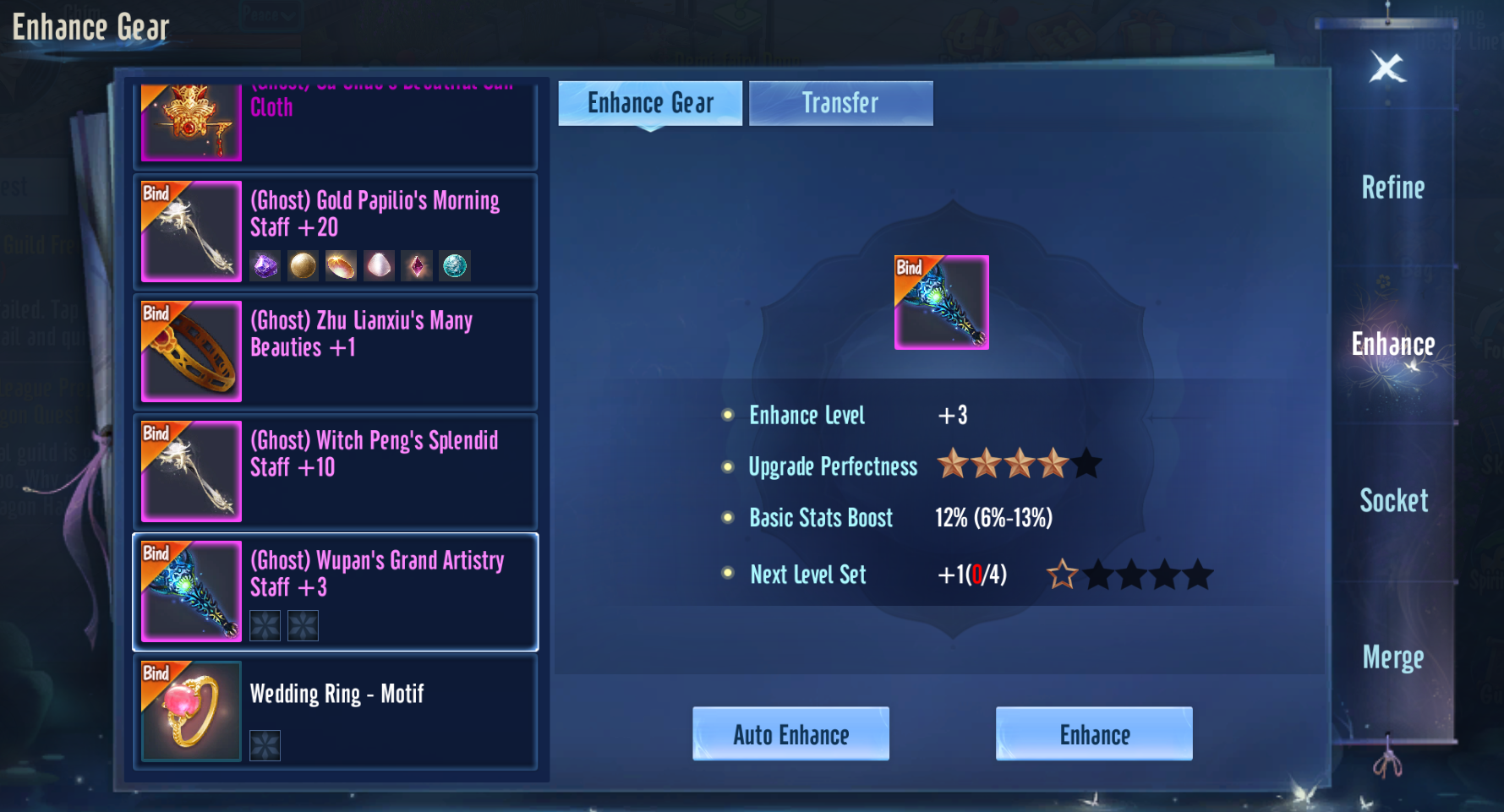Switch to the Transfer tab
The width and height of the screenshot is (1504, 812).
click(x=840, y=103)
